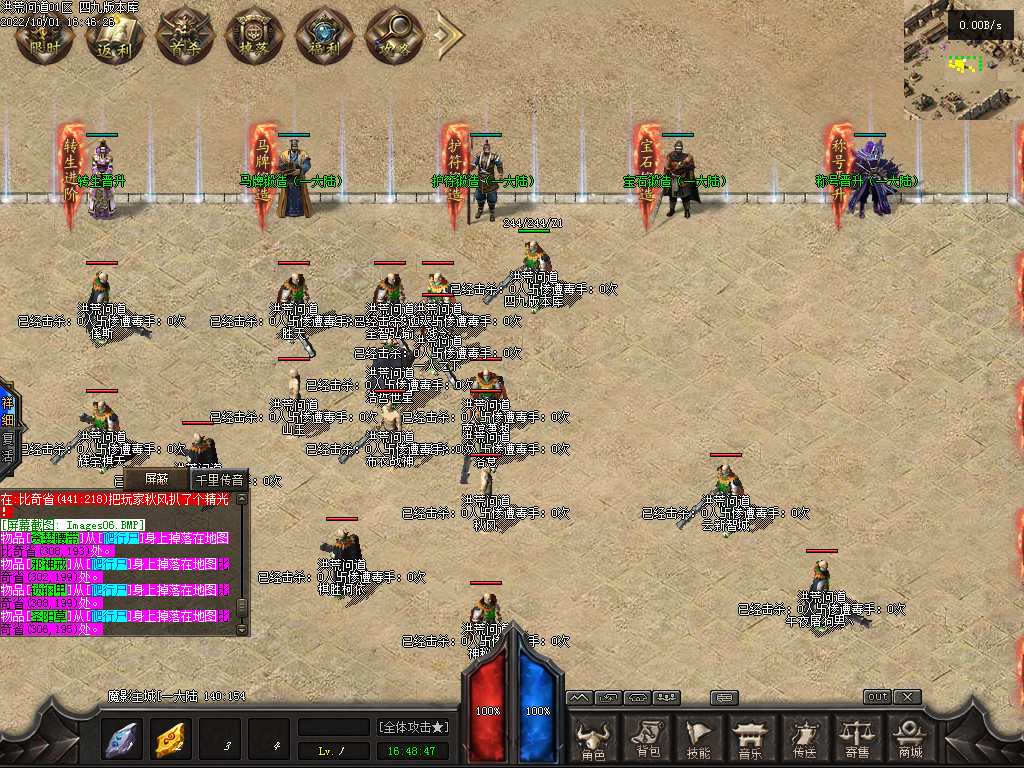1024x768 pixels.
Task: Open the 限时 limited-time event icon
Action: [45, 38]
